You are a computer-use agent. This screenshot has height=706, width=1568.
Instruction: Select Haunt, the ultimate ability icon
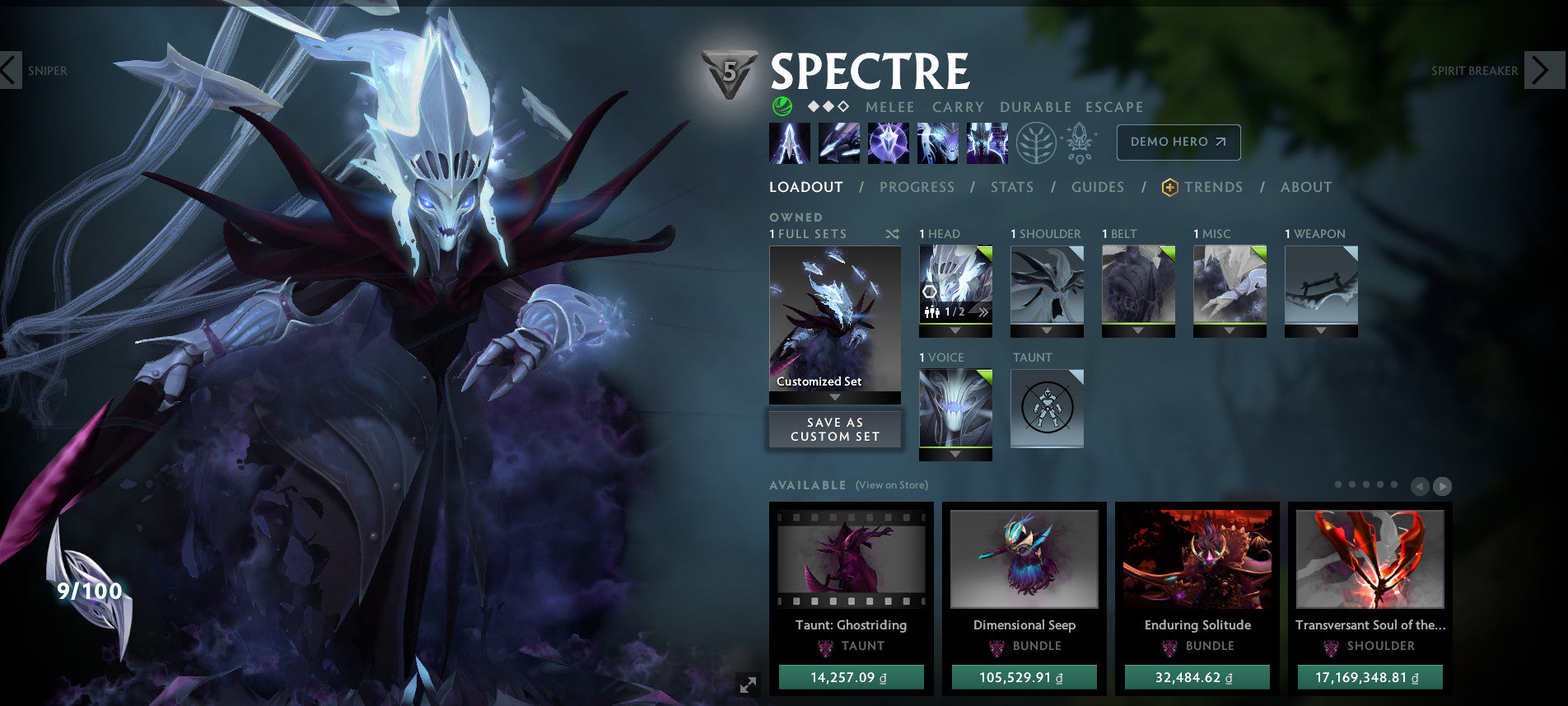coord(987,142)
